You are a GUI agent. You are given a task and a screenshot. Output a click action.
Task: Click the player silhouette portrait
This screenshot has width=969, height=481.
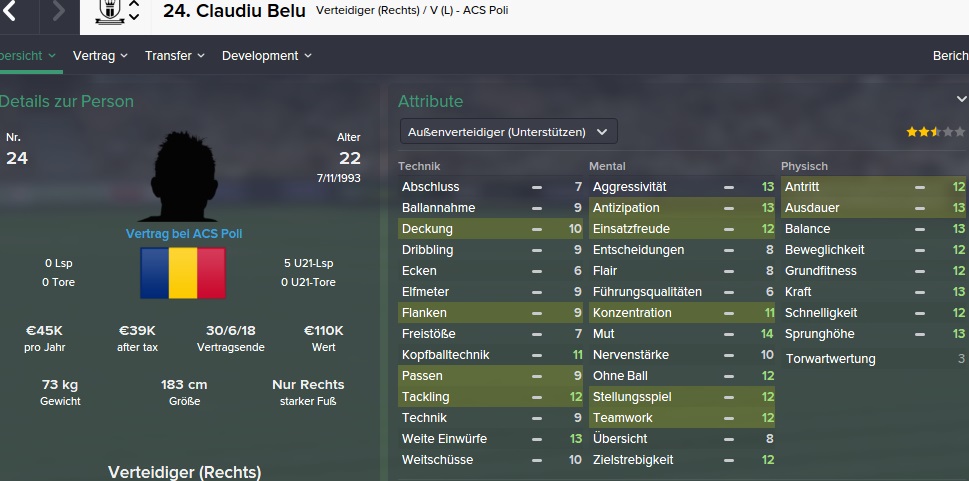[184, 180]
